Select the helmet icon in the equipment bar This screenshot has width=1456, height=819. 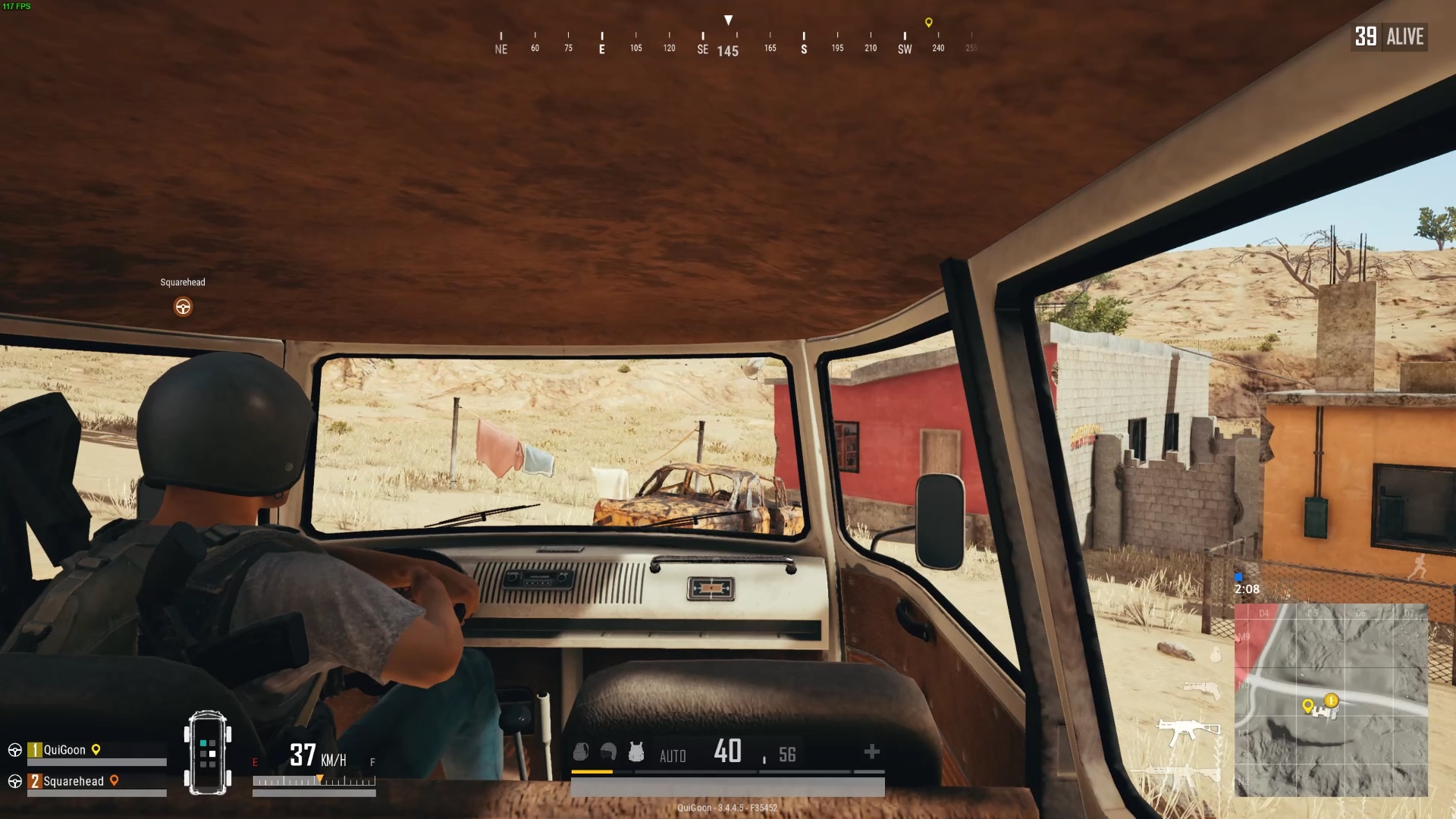tap(607, 752)
